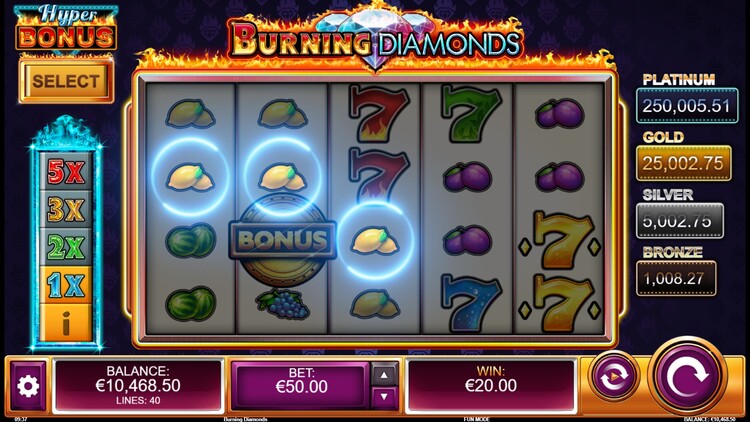The image size is (750, 422).
Task: Open the settings gear menu
Action: (x=28, y=386)
